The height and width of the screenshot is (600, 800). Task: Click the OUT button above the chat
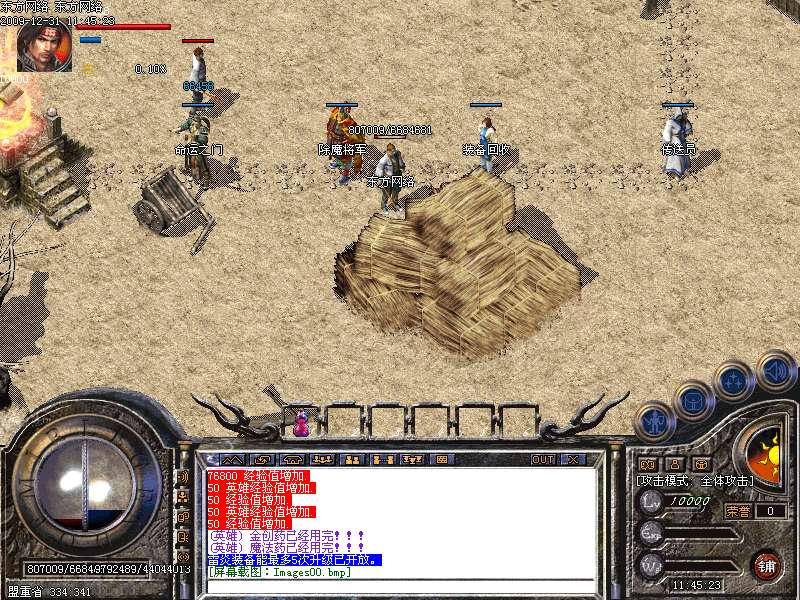pyautogui.click(x=543, y=460)
